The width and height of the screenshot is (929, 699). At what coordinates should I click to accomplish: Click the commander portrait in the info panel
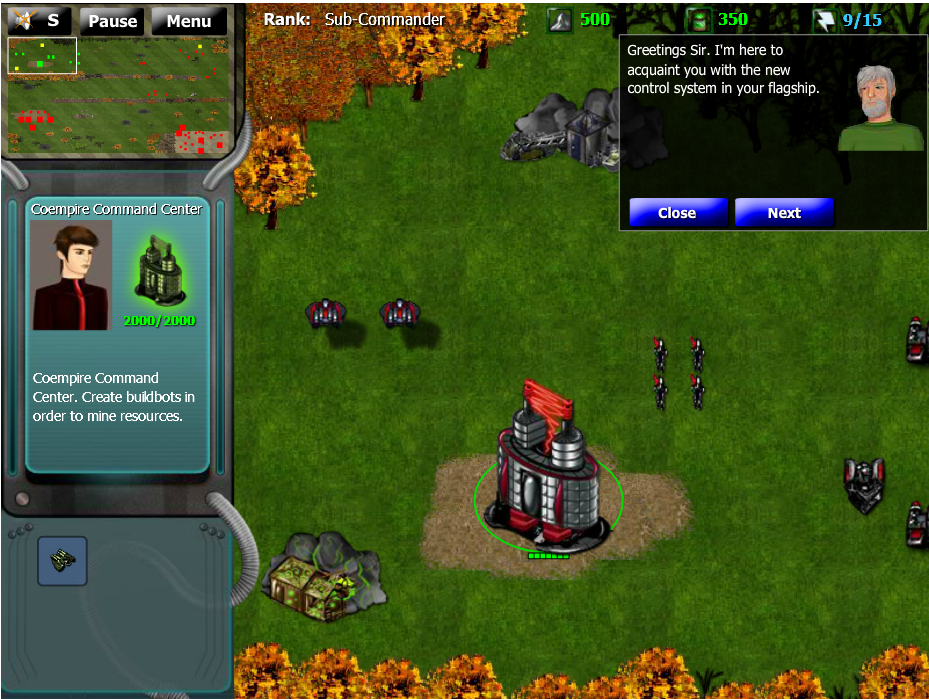coord(71,275)
